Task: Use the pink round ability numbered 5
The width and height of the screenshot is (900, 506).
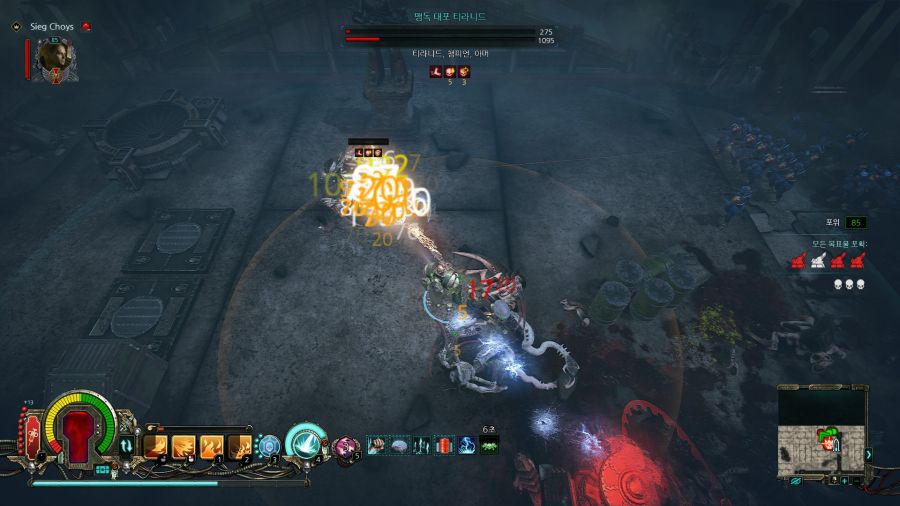Action: tap(347, 446)
